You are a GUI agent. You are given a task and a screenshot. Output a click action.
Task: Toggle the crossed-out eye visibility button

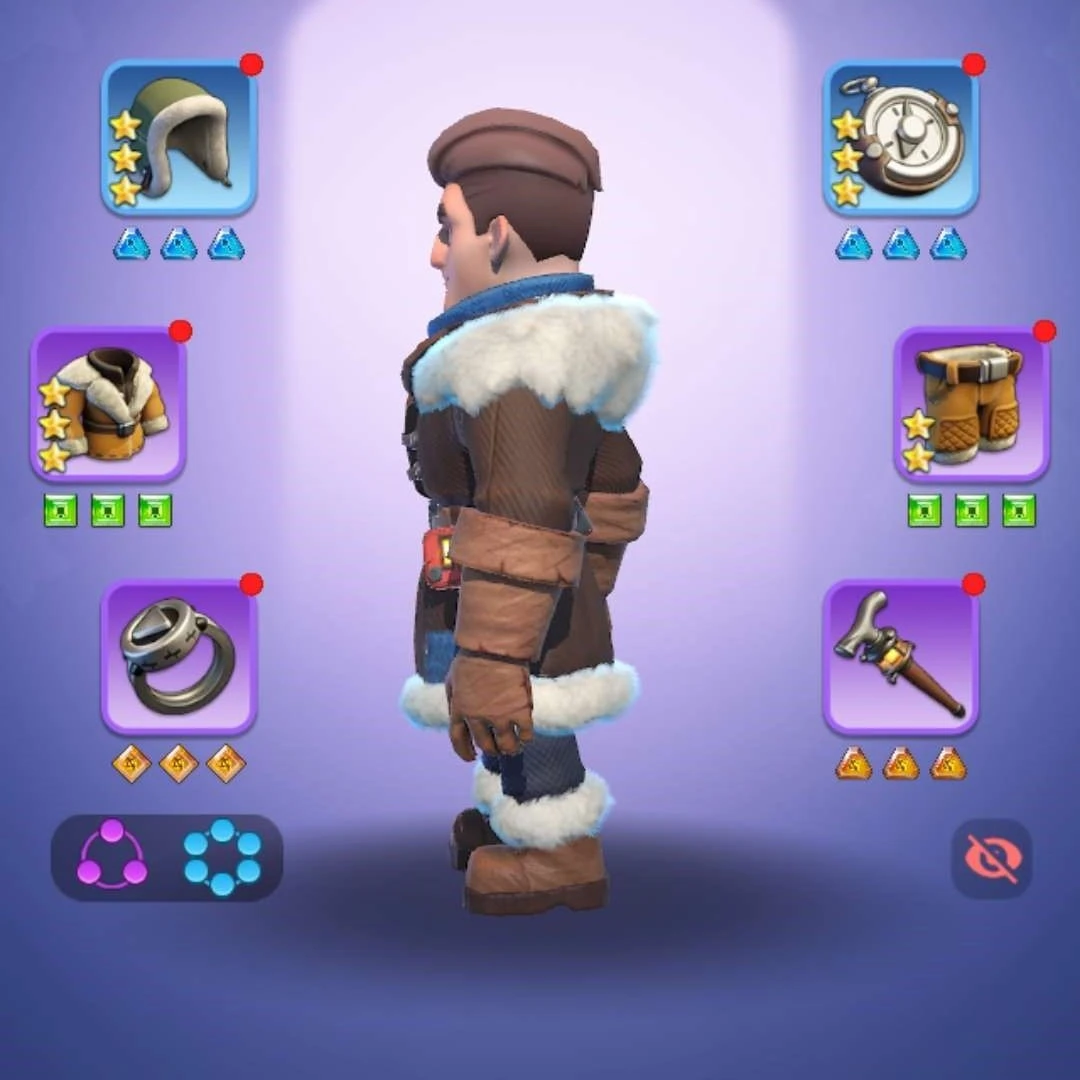(x=991, y=858)
